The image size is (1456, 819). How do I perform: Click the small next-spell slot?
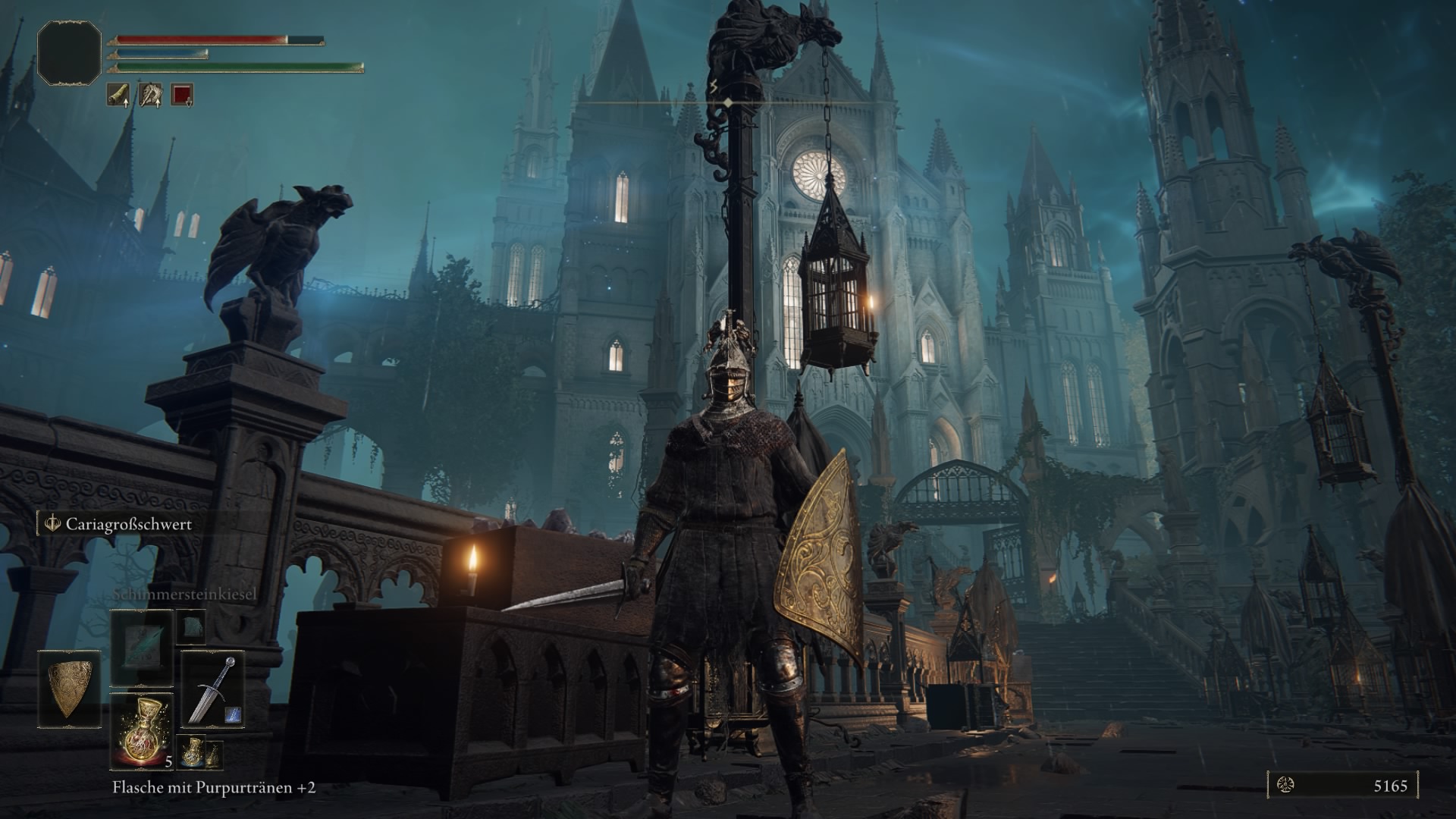click(191, 626)
